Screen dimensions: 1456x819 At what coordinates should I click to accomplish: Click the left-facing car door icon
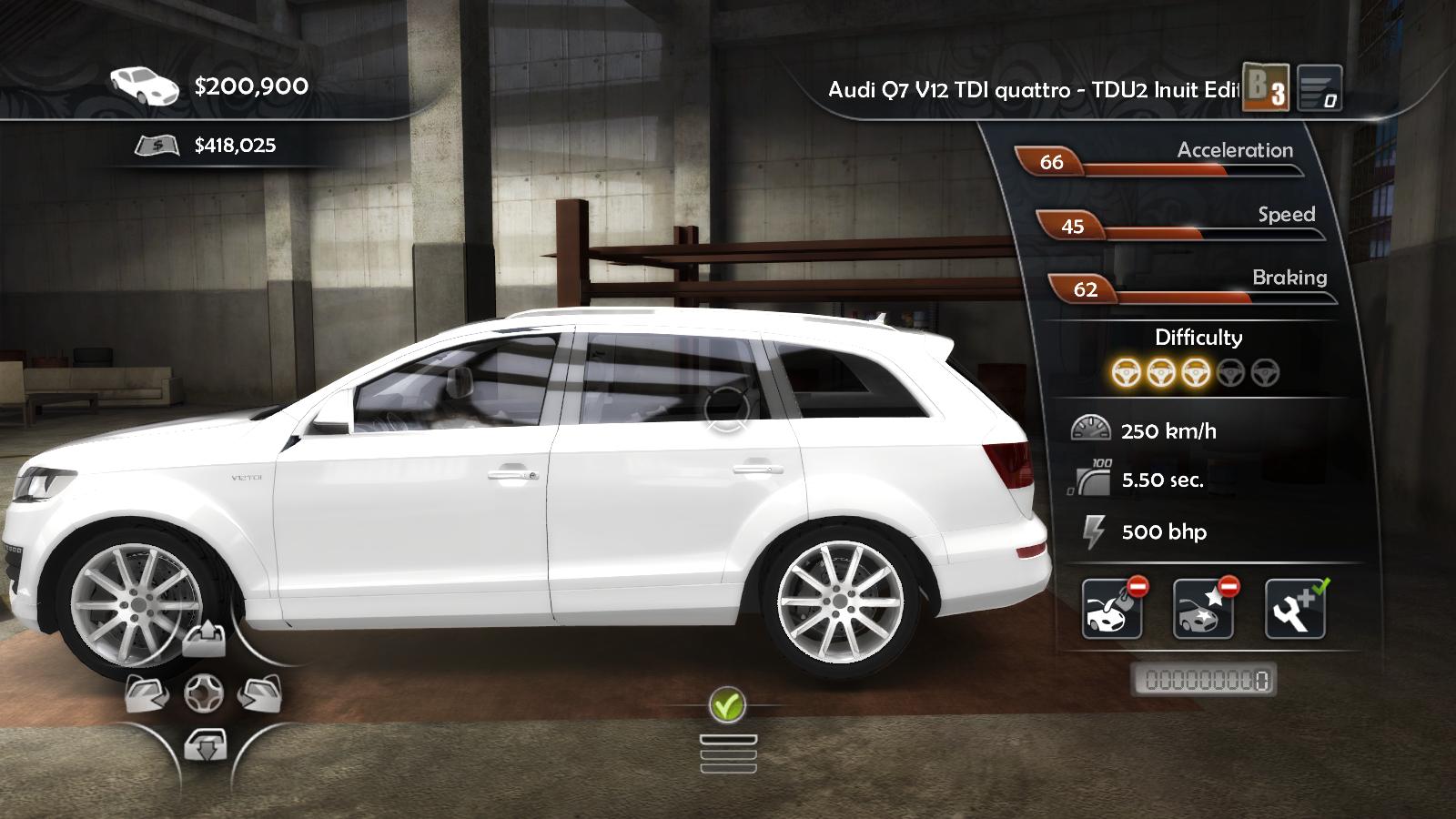tap(147, 694)
